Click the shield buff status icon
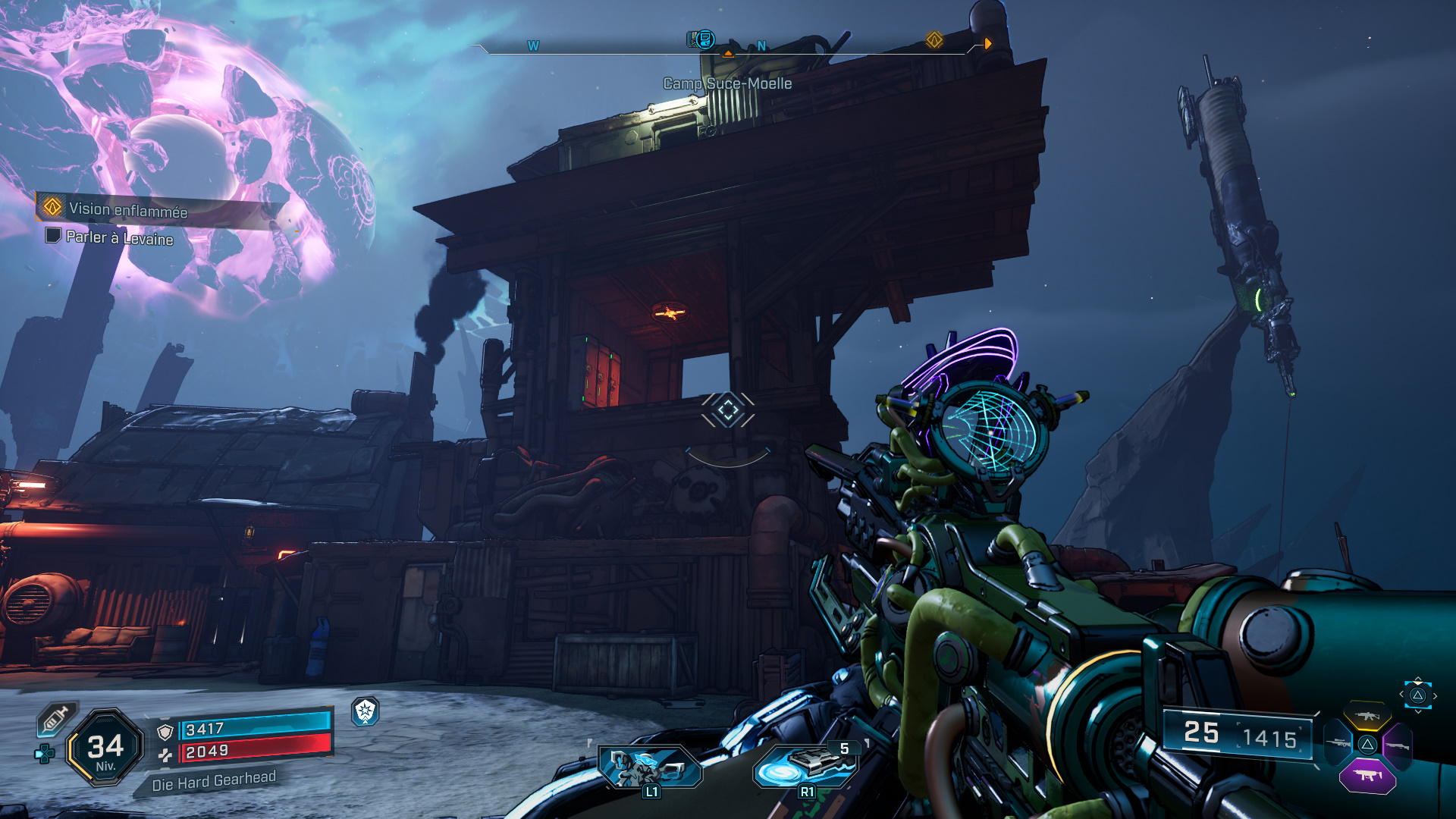This screenshot has height=819, width=1456. point(366,711)
